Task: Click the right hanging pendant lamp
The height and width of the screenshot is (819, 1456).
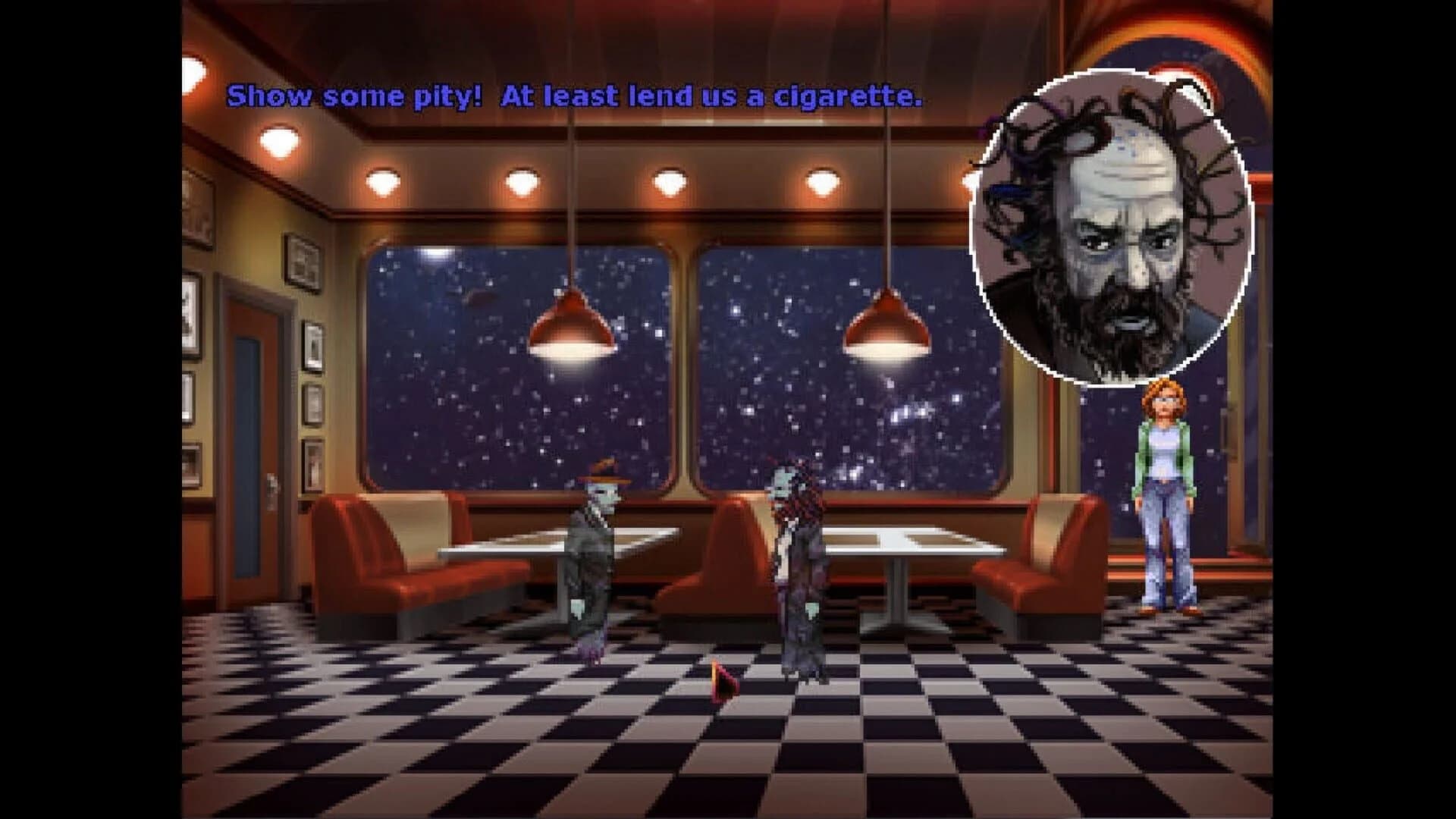Action: [x=887, y=326]
